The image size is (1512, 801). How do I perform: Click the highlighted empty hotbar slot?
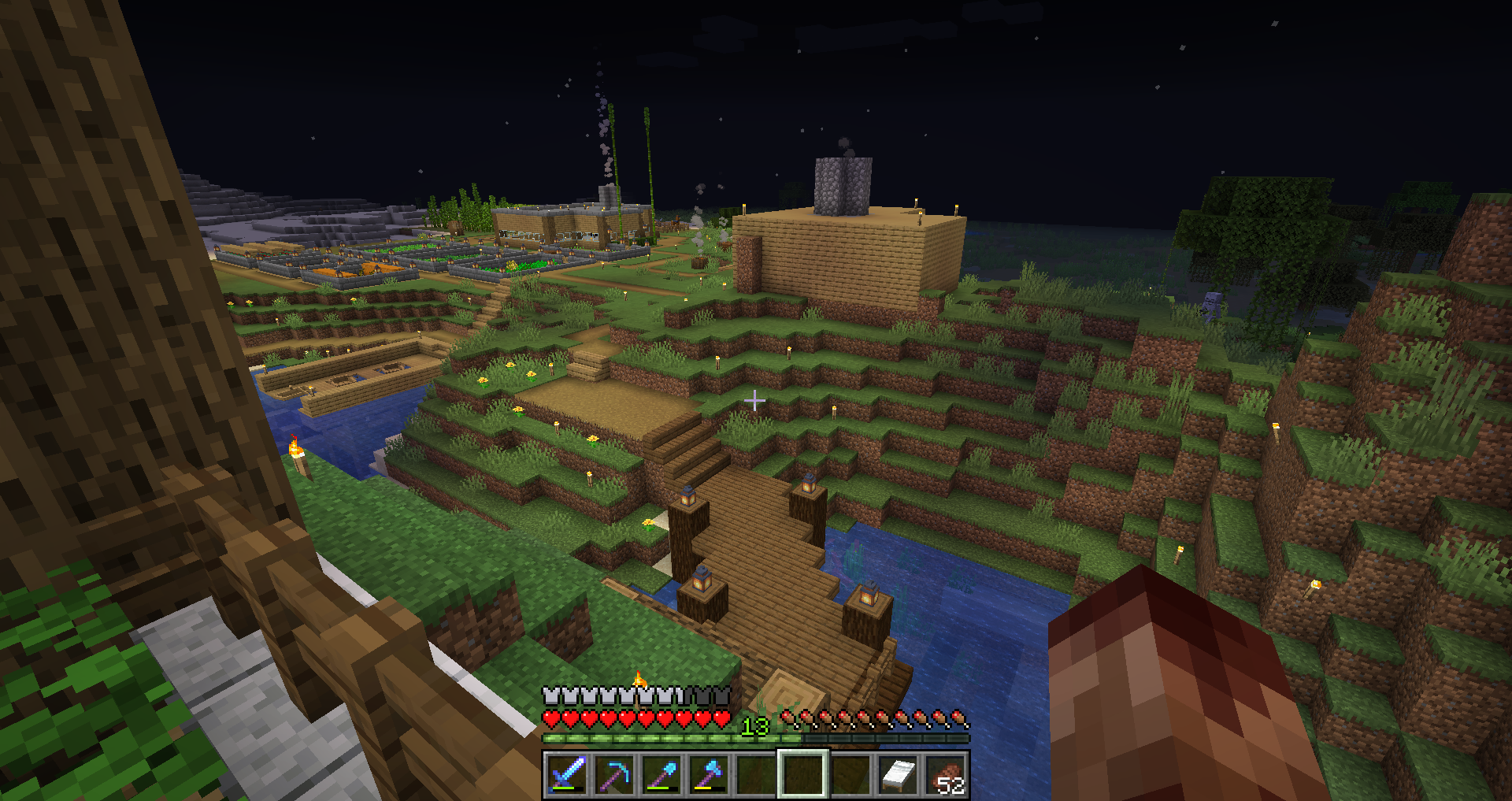[x=803, y=774]
